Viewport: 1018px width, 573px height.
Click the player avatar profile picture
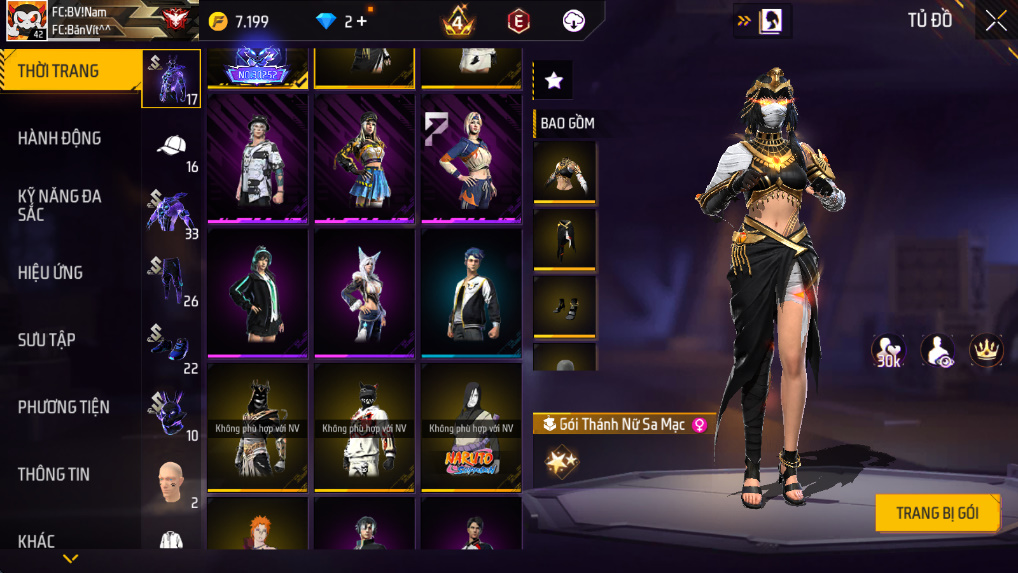[26, 21]
